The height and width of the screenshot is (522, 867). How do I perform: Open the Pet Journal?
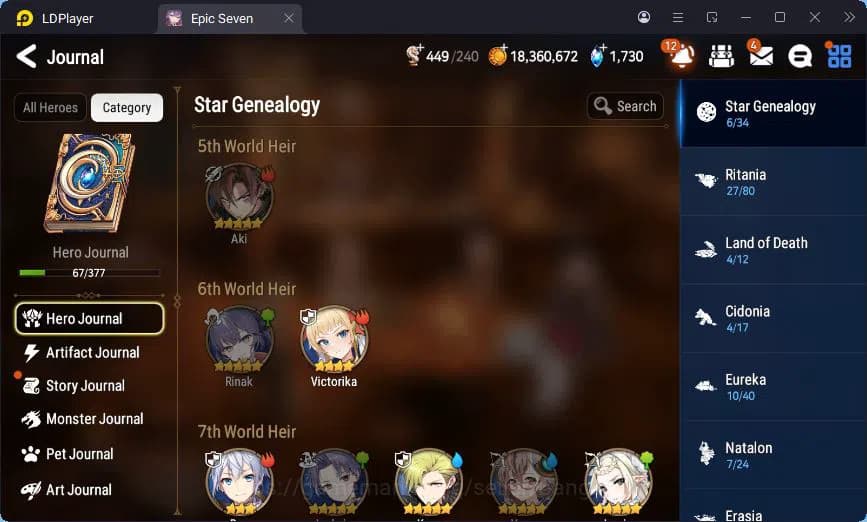click(x=78, y=454)
